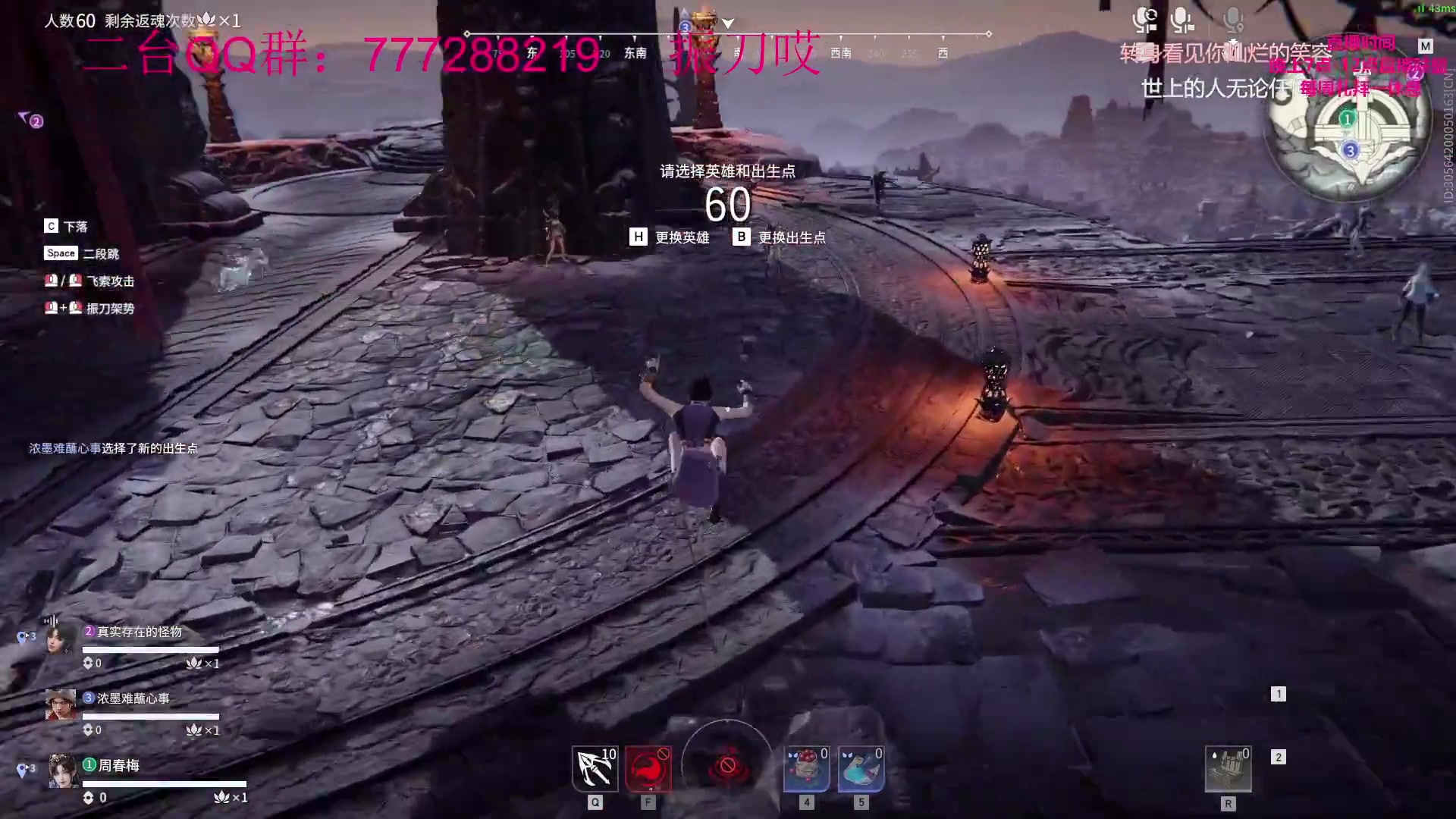Click blue teammate marker 3 on minimap
This screenshot has width=1456, height=819.
[x=1350, y=150]
